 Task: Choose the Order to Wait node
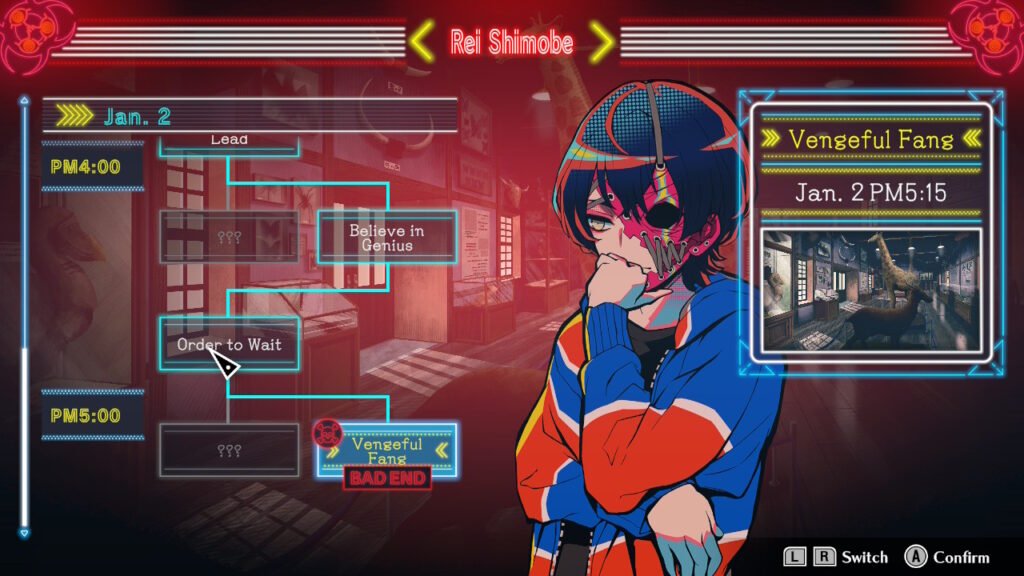coord(229,344)
